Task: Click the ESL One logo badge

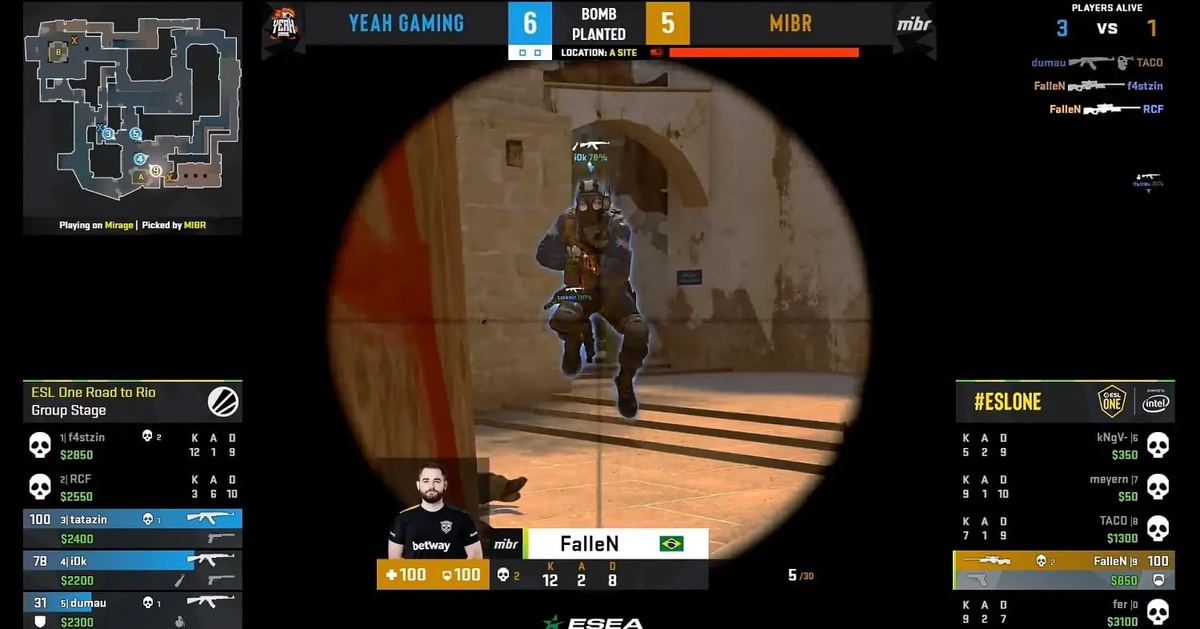Action: [x=1112, y=401]
